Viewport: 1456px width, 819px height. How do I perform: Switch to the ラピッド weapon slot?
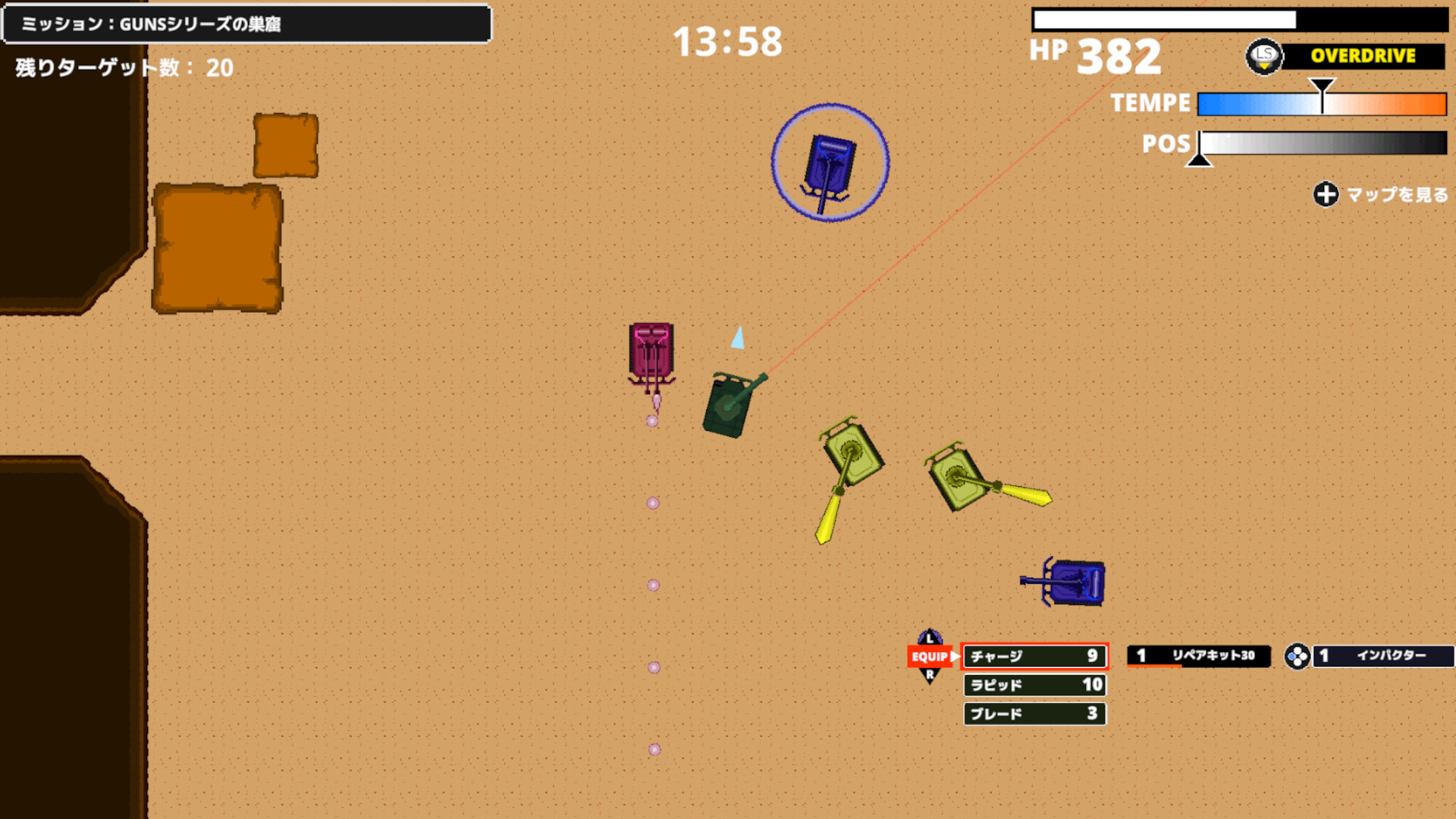coord(1034,686)
